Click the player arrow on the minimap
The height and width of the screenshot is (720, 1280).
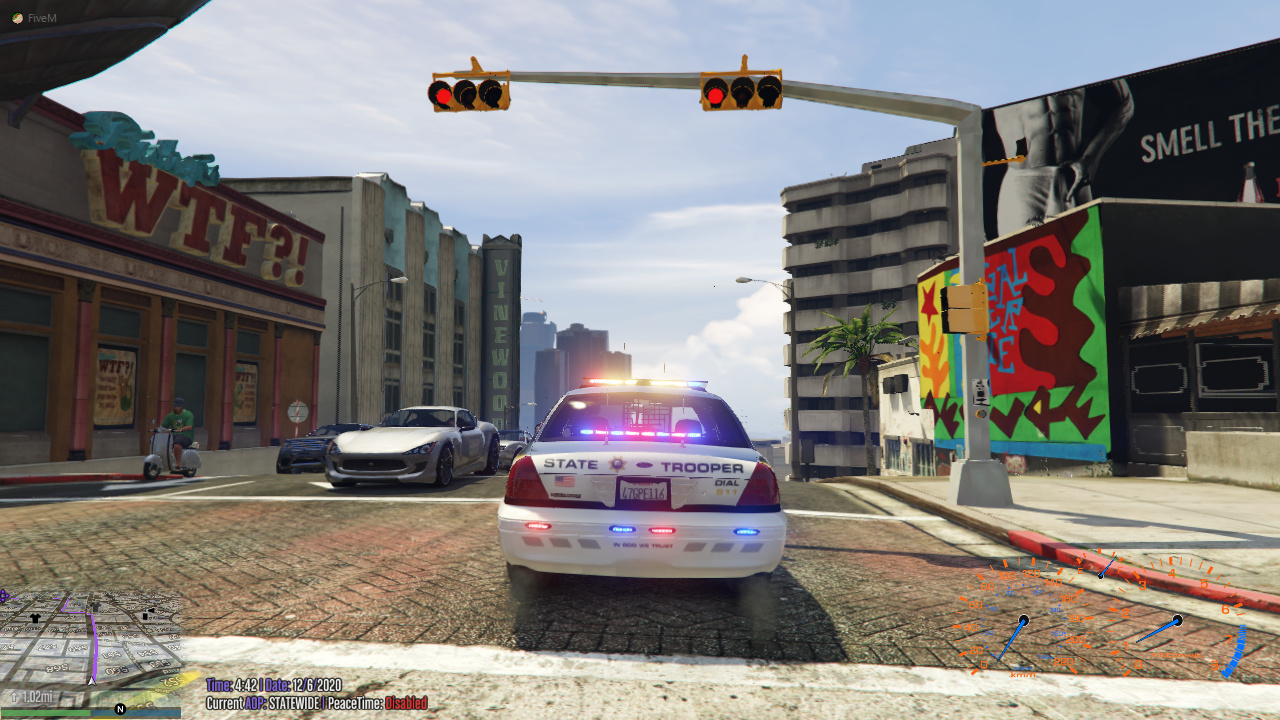[x=91, y=681]
